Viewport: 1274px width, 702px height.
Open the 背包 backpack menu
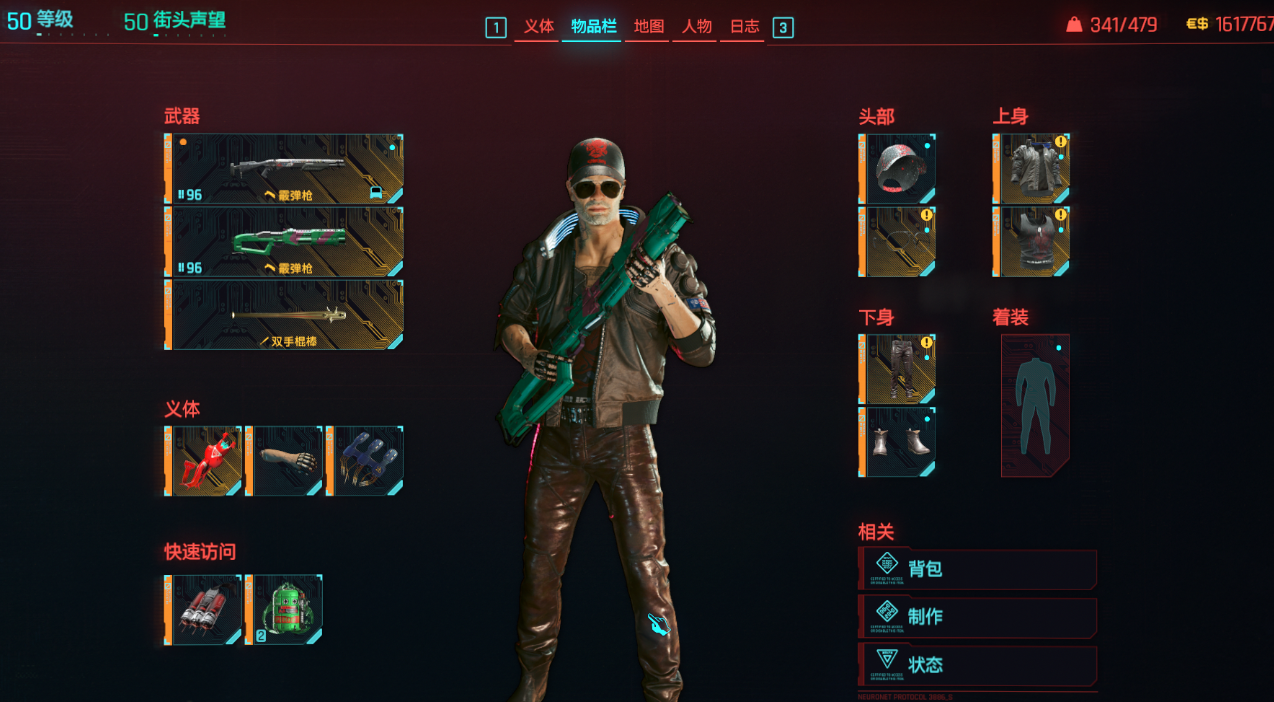pos(978,569)
